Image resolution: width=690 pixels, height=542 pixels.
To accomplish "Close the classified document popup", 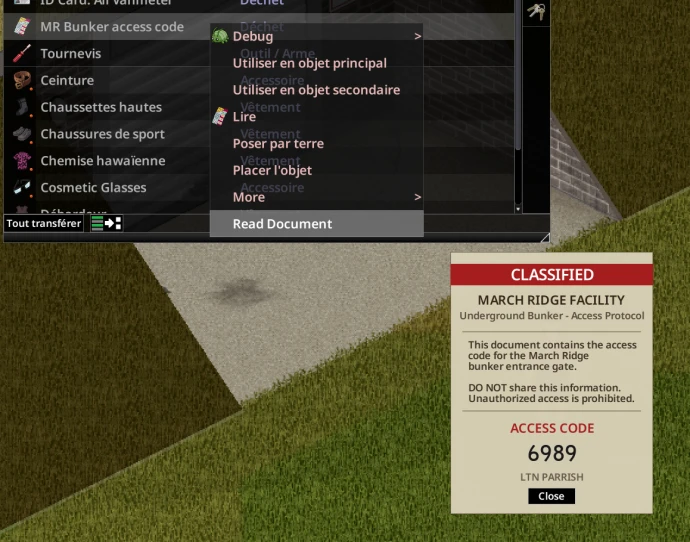I will [551, 496].
